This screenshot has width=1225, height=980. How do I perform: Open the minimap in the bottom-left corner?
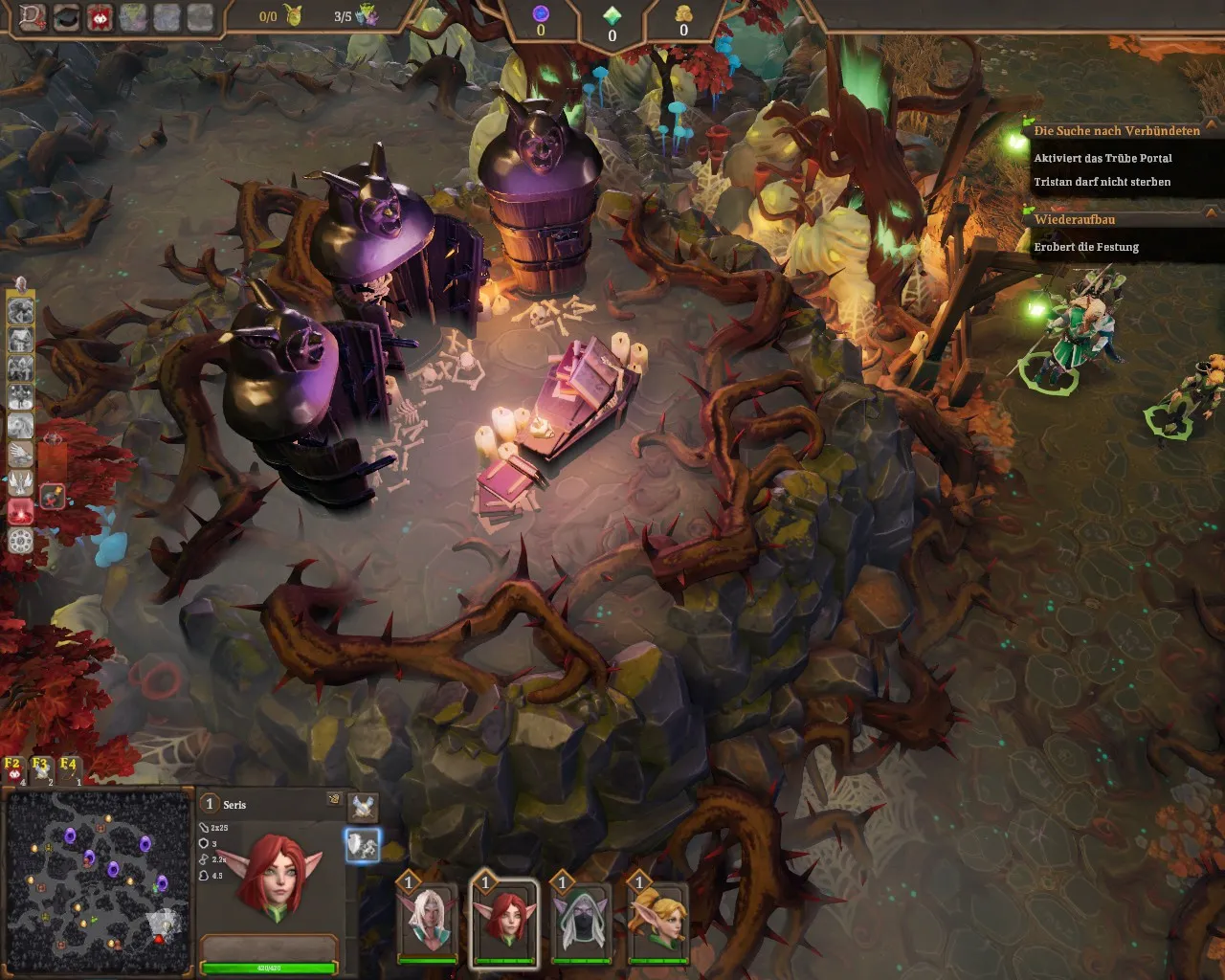click(x=98, y=882)
